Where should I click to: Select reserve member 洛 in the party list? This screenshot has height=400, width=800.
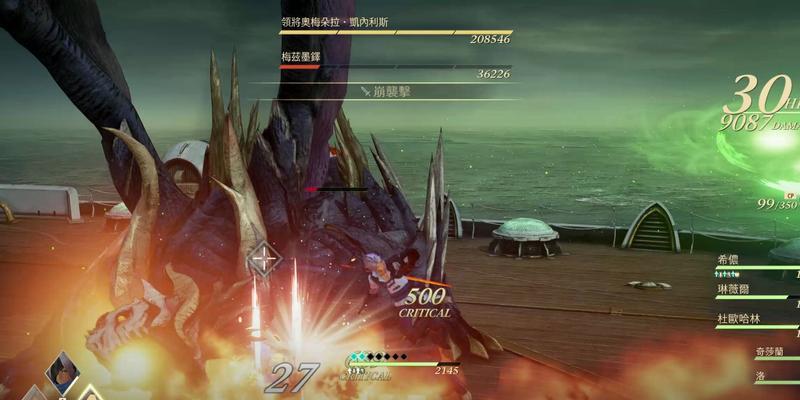760,376
